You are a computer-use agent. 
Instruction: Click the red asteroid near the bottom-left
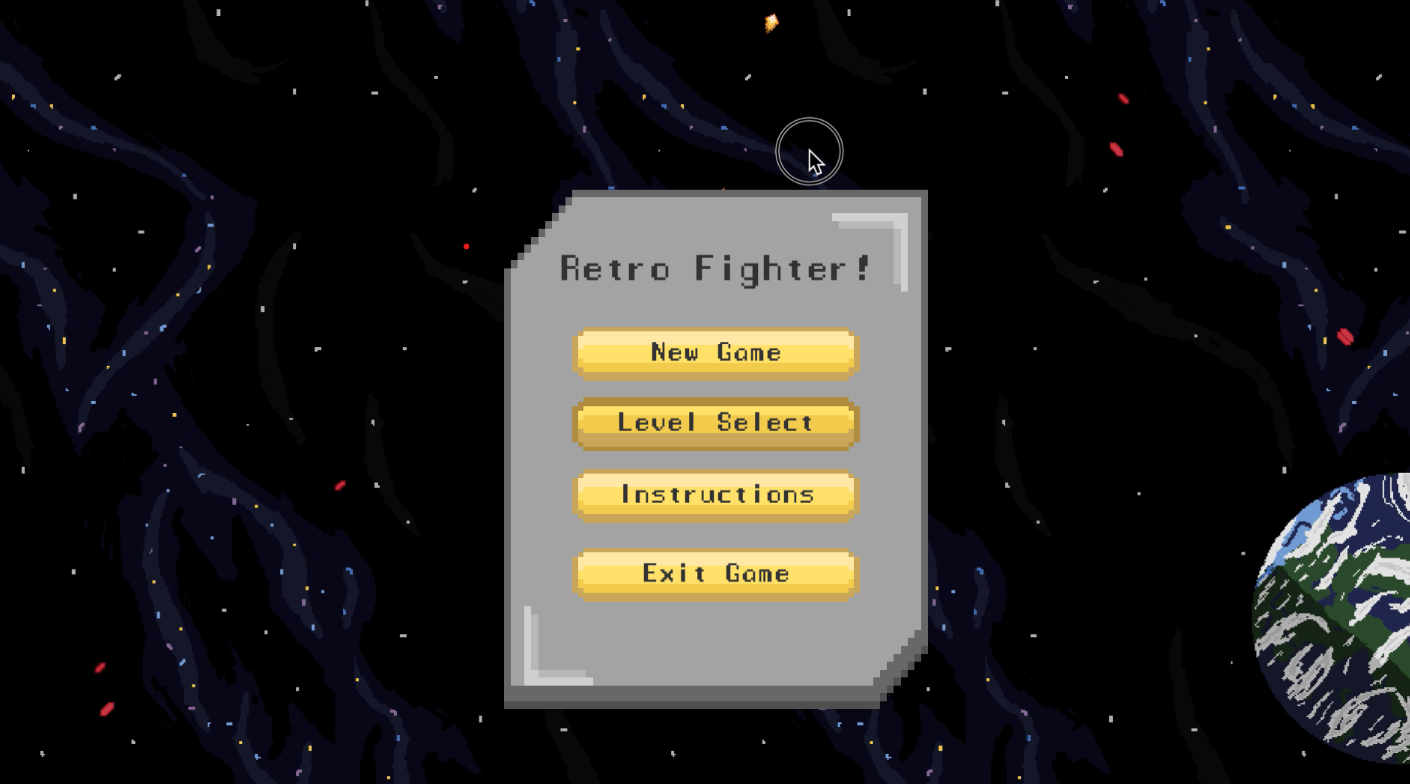(100, 666)
